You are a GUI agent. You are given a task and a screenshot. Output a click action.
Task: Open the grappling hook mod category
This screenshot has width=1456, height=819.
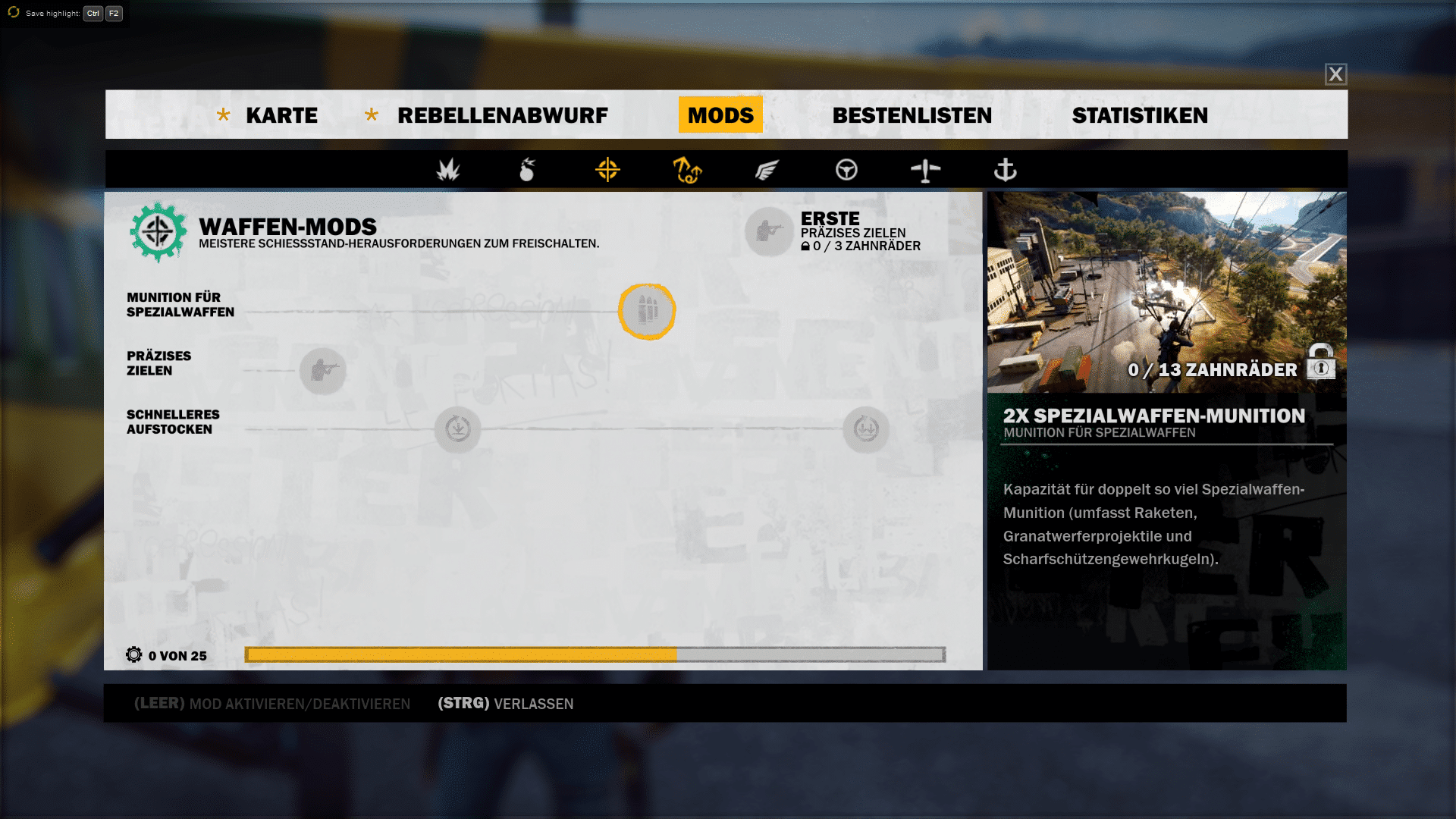pyautogui.click(x=687, y=170)
